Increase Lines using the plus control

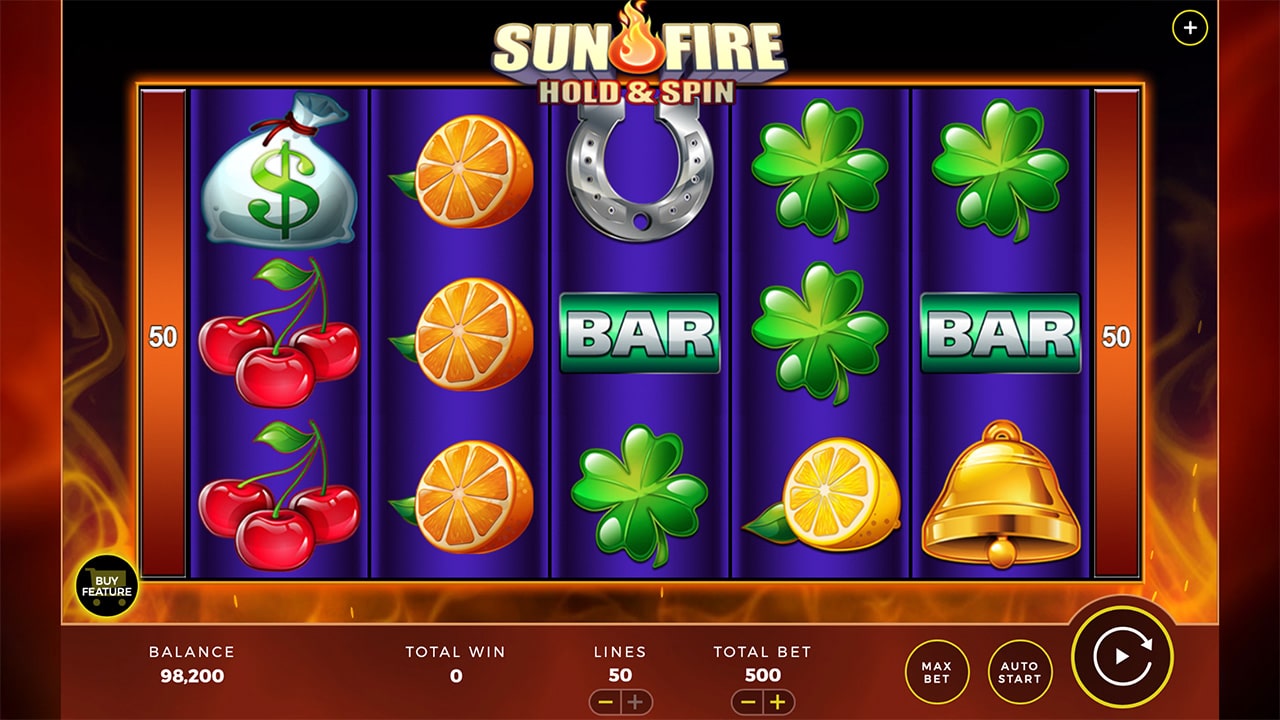(633, 702)
